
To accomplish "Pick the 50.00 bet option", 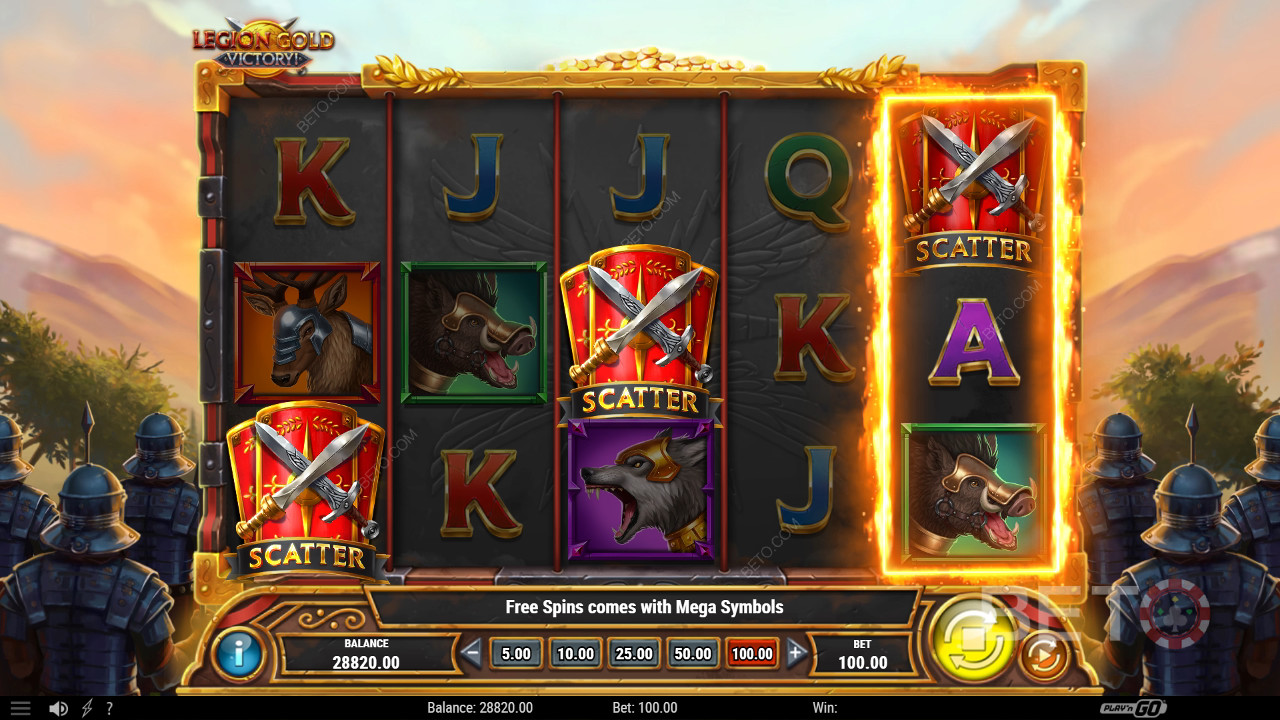I will pos(693,654).
